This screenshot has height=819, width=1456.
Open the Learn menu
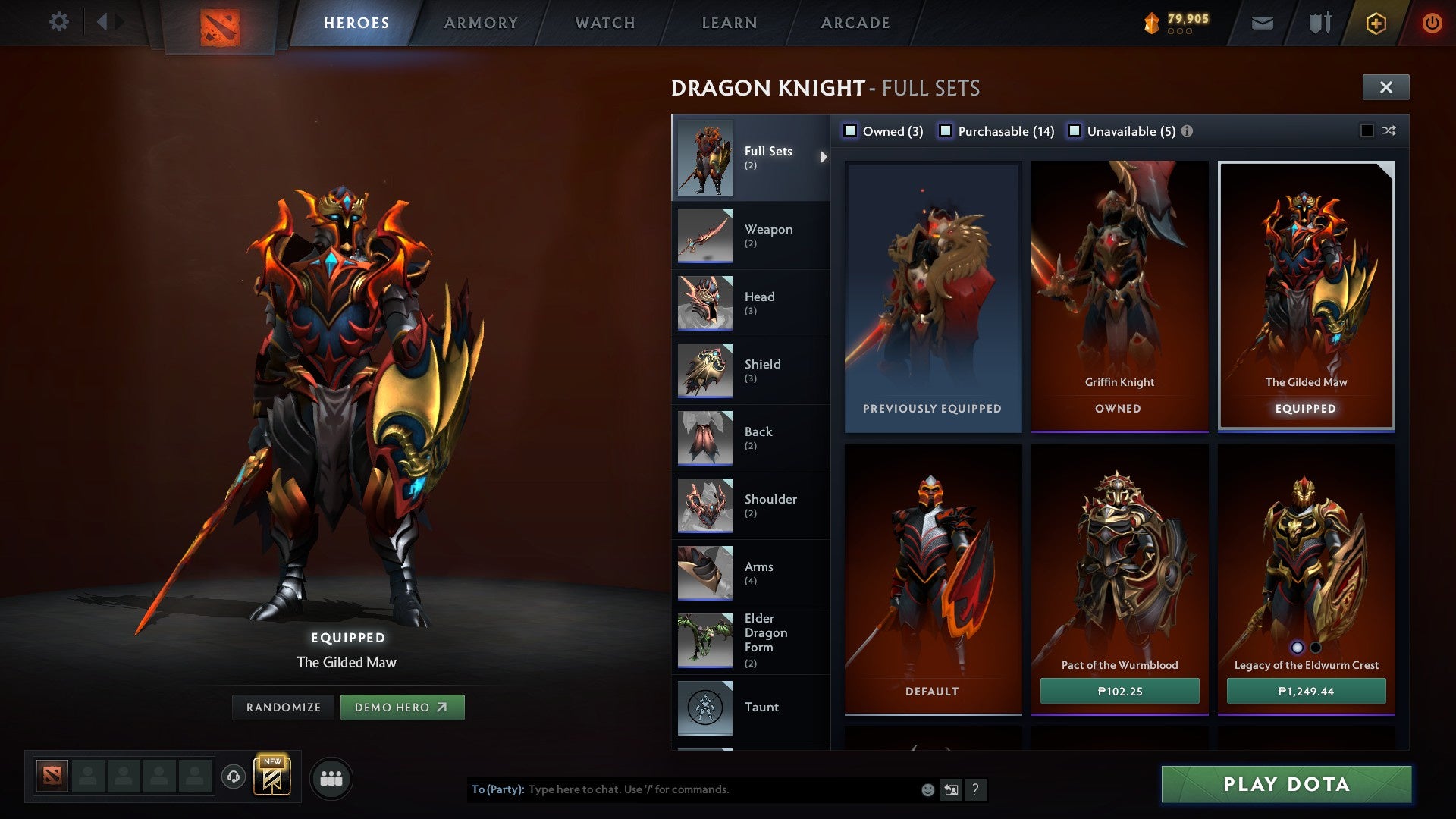click(x=728, y=22)
